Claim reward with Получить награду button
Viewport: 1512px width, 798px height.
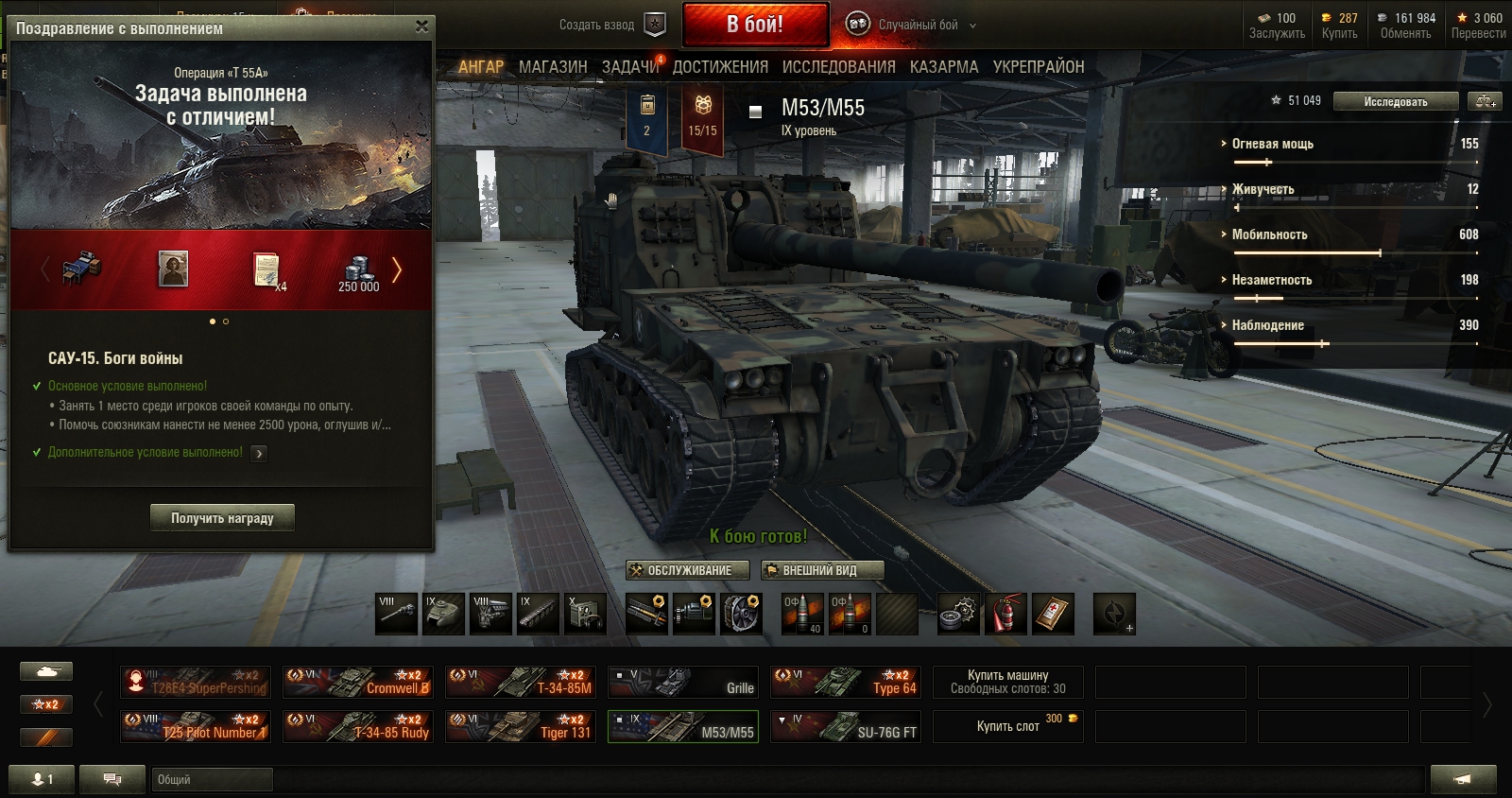[222, 518]
